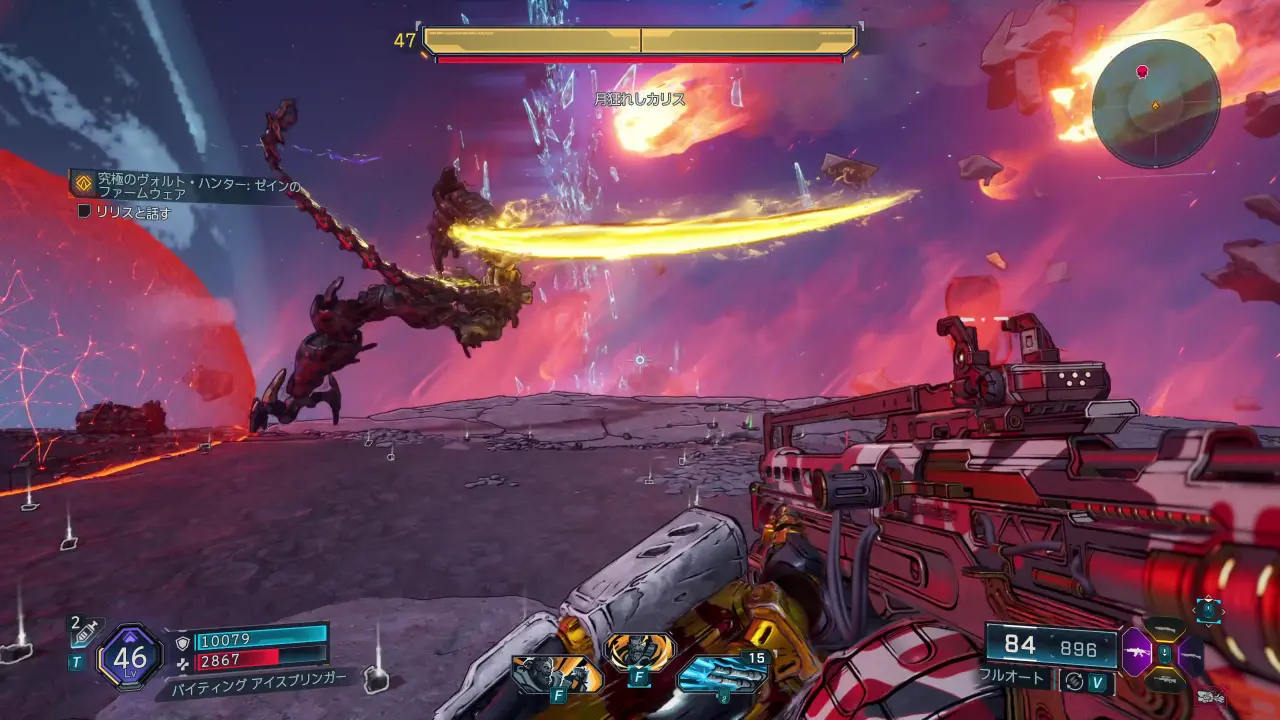The height and width of the screenshot is (720, 1280).
Task: Equip the top weapon wheel slot
Action: pyautogui.click(x=1165, y=629)
